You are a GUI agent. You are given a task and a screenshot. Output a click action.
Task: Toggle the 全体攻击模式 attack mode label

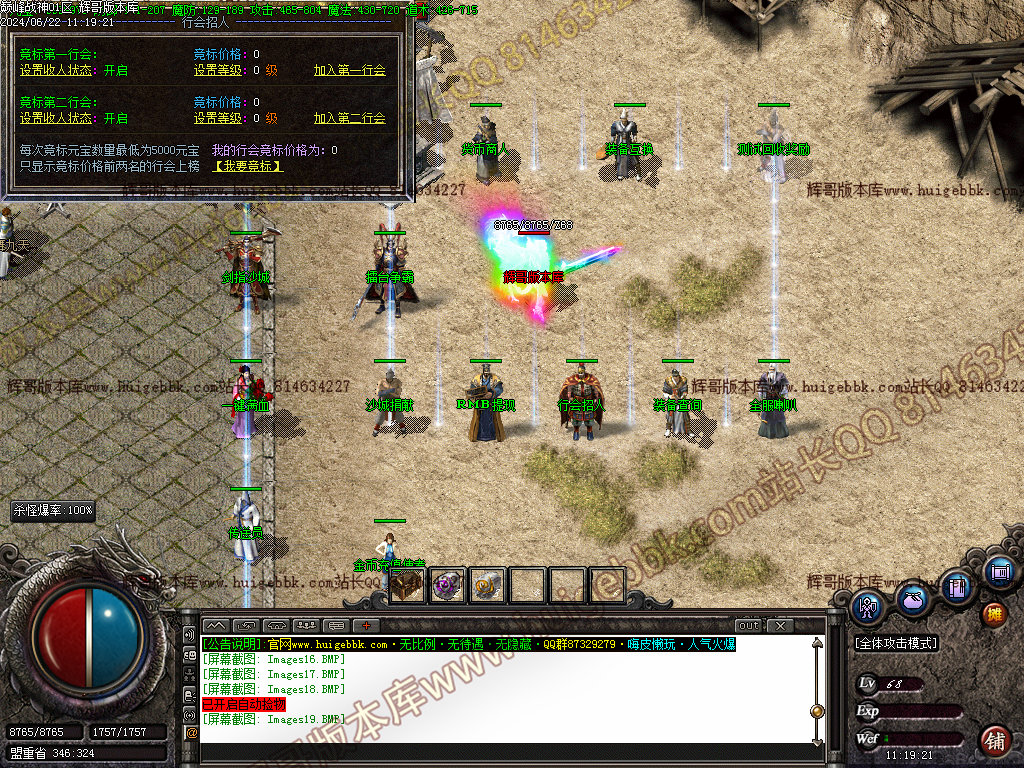click(897, 644)
